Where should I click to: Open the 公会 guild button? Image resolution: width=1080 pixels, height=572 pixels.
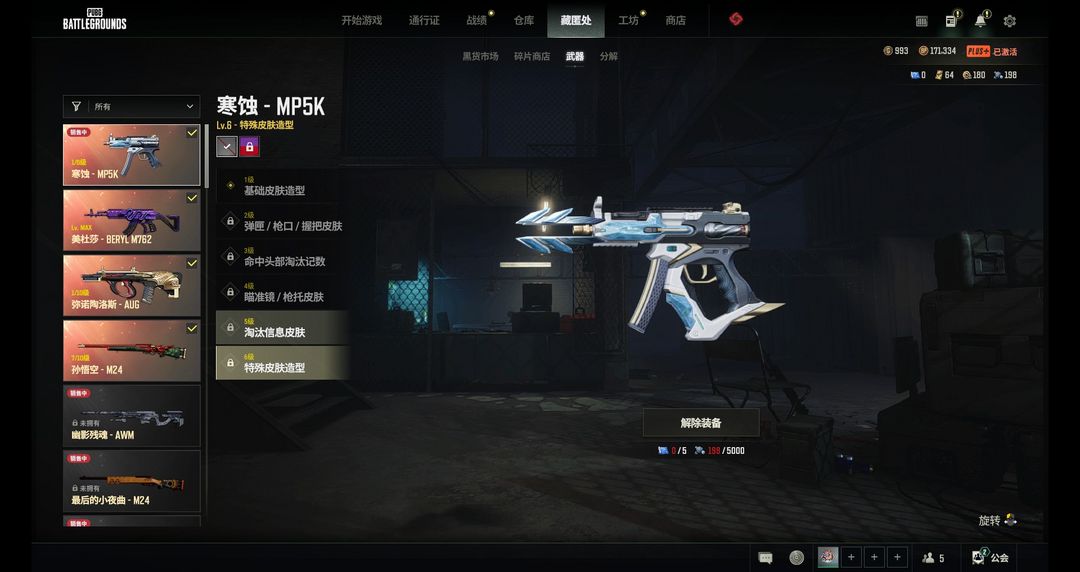[990, 557]
